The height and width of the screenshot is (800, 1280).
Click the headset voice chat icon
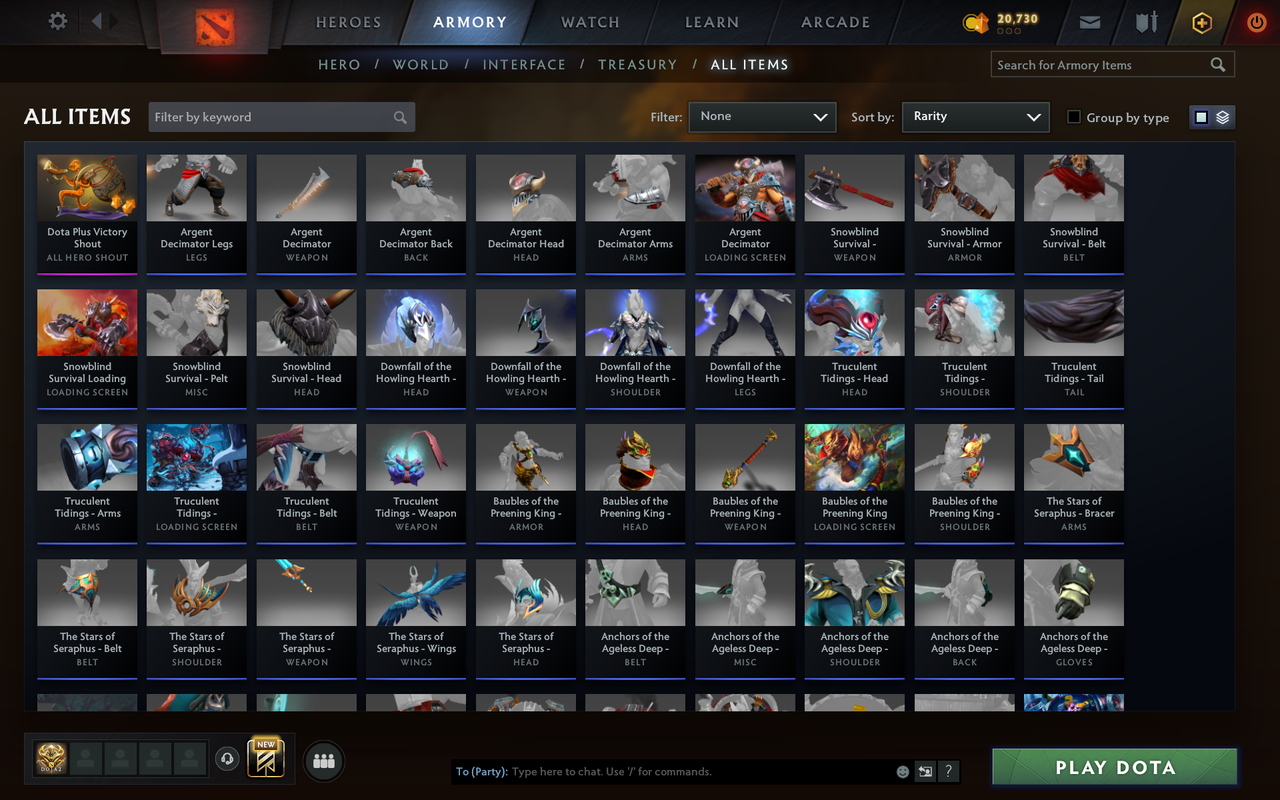[x=228, y=760]
